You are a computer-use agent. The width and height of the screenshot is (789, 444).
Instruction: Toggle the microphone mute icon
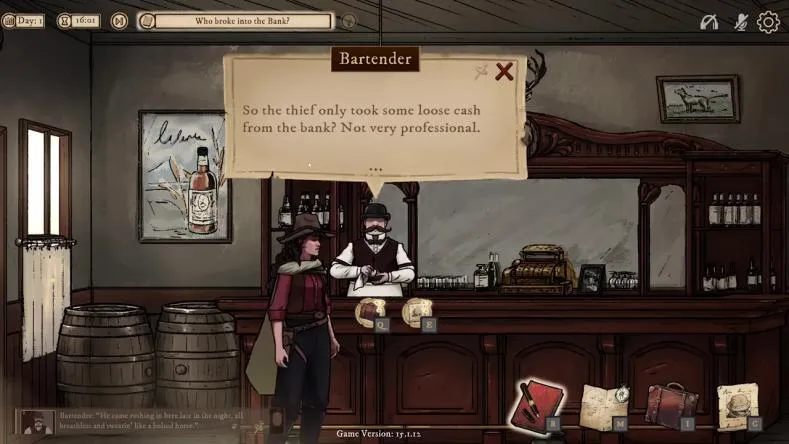click(741, 21)
